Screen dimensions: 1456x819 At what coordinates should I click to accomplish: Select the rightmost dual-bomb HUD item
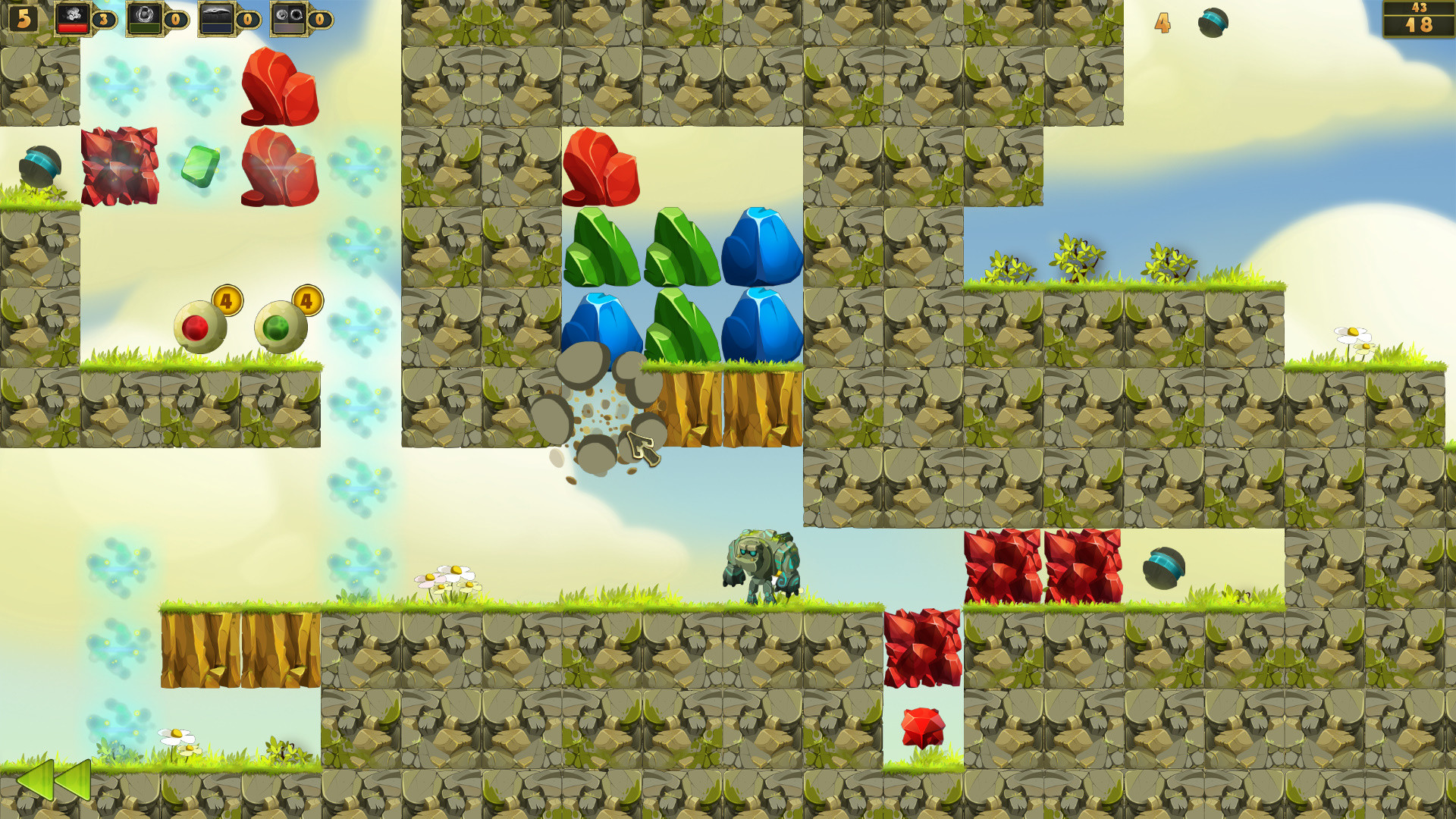point(288,17)
